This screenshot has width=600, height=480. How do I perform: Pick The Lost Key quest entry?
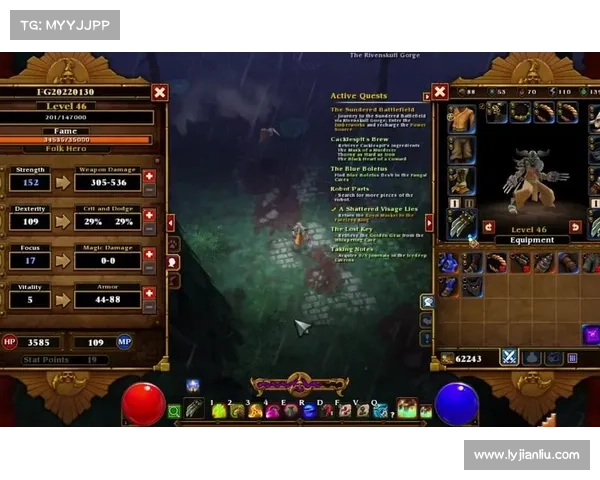tap(354, 229)
